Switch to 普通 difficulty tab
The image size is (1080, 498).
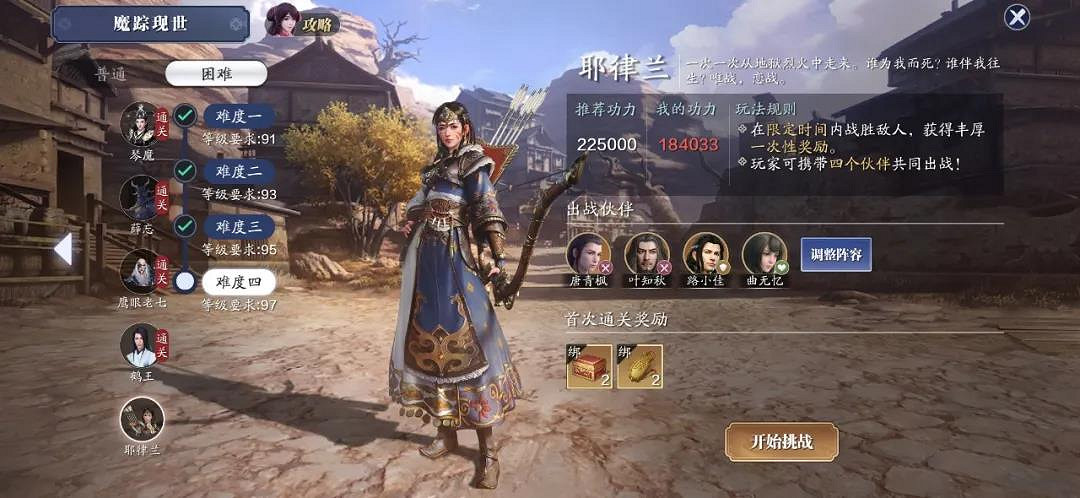click(x=112, y=73)
